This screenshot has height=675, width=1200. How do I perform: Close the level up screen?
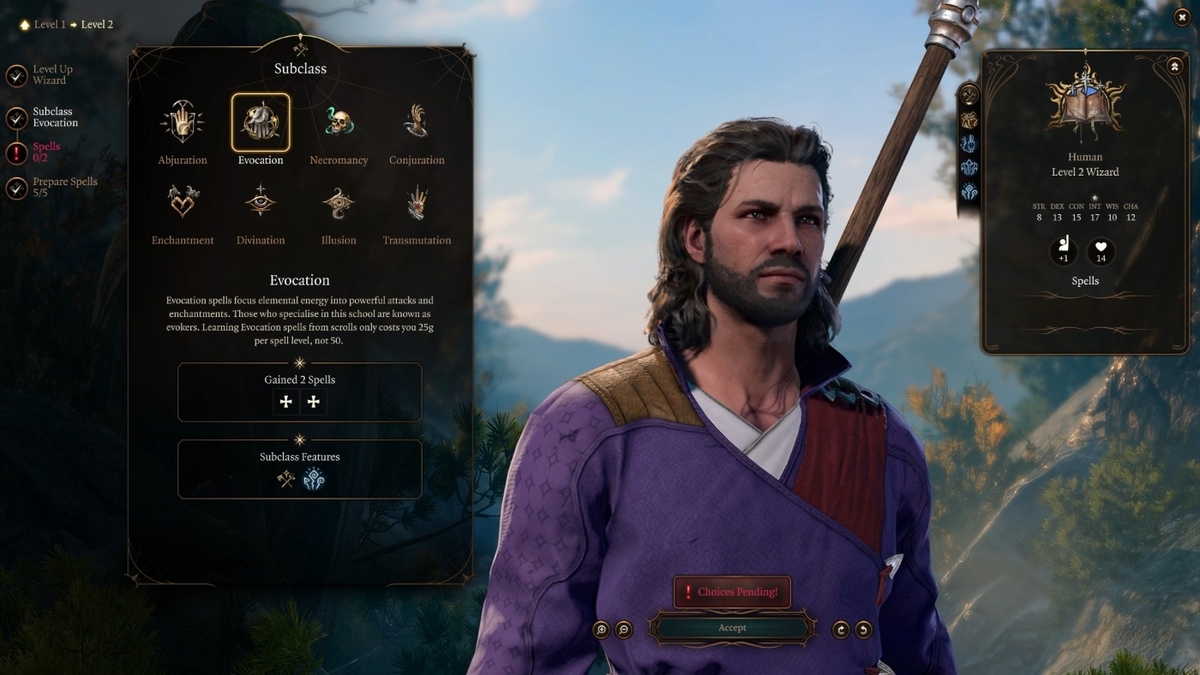(1182, 16)
